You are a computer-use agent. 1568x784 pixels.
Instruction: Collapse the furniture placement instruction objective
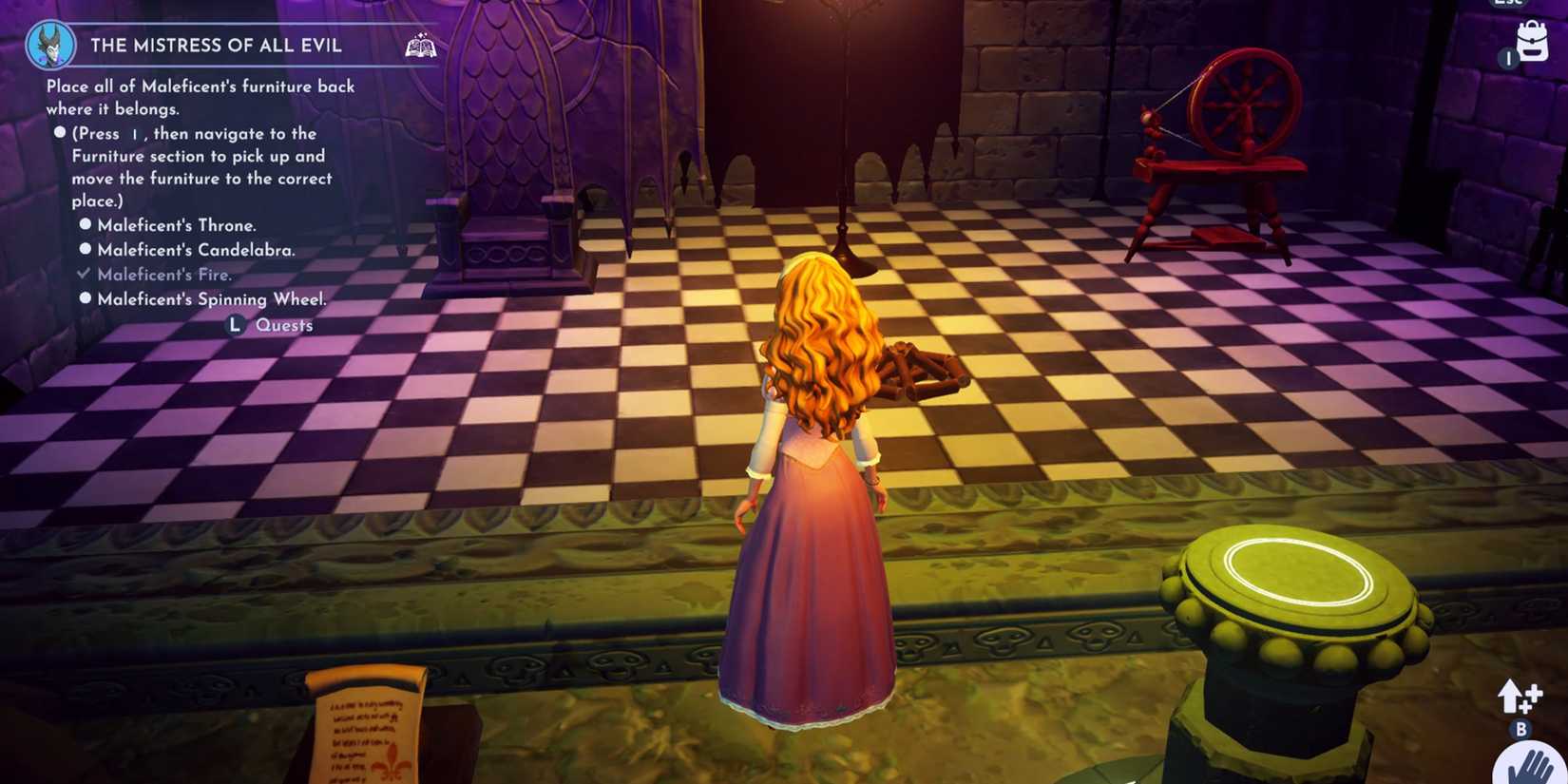point(59,133)
